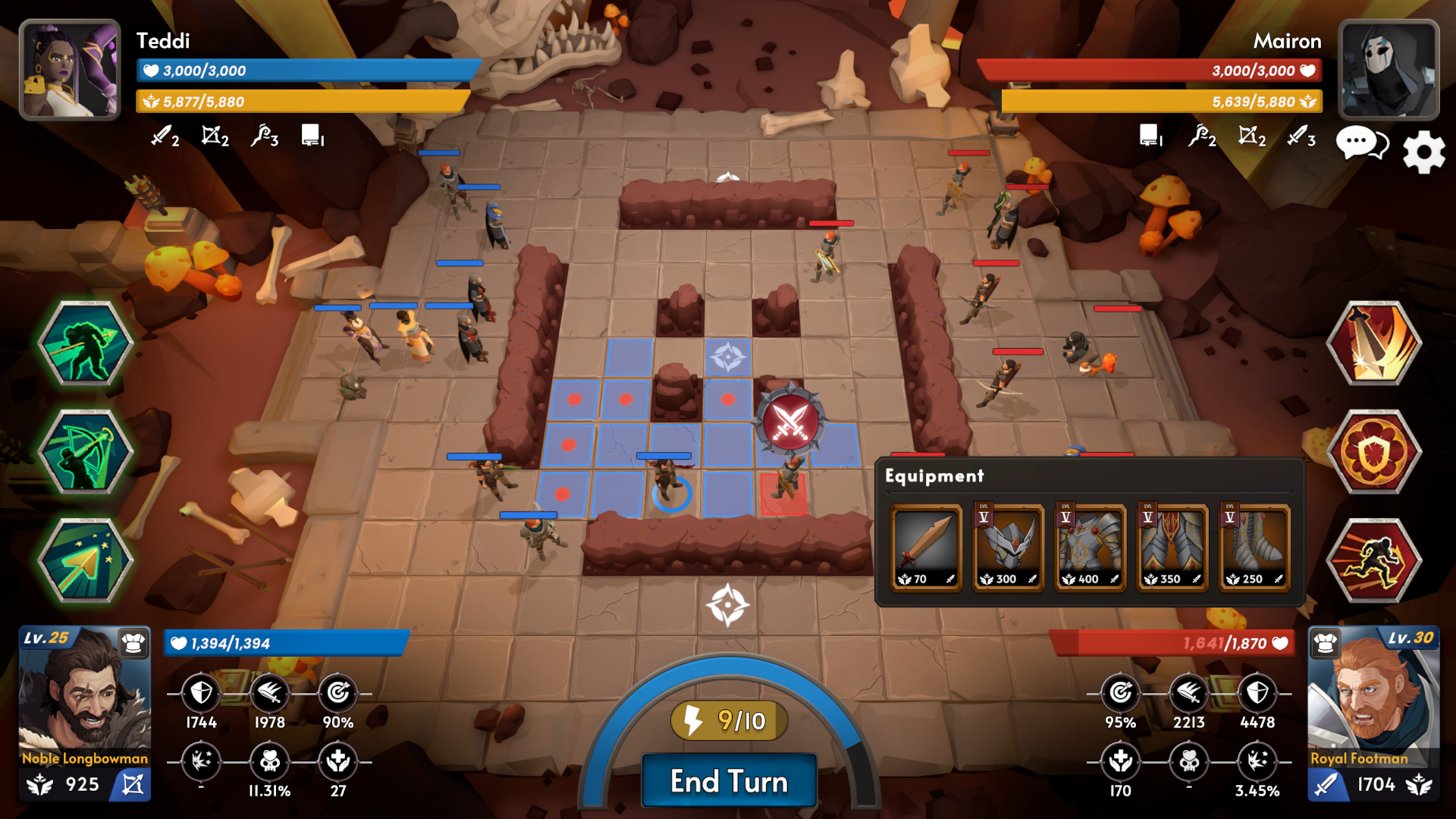This screenshot has width=1456, height=819.
Task: Open the settings gear
Action: [x=1423, y=152]
